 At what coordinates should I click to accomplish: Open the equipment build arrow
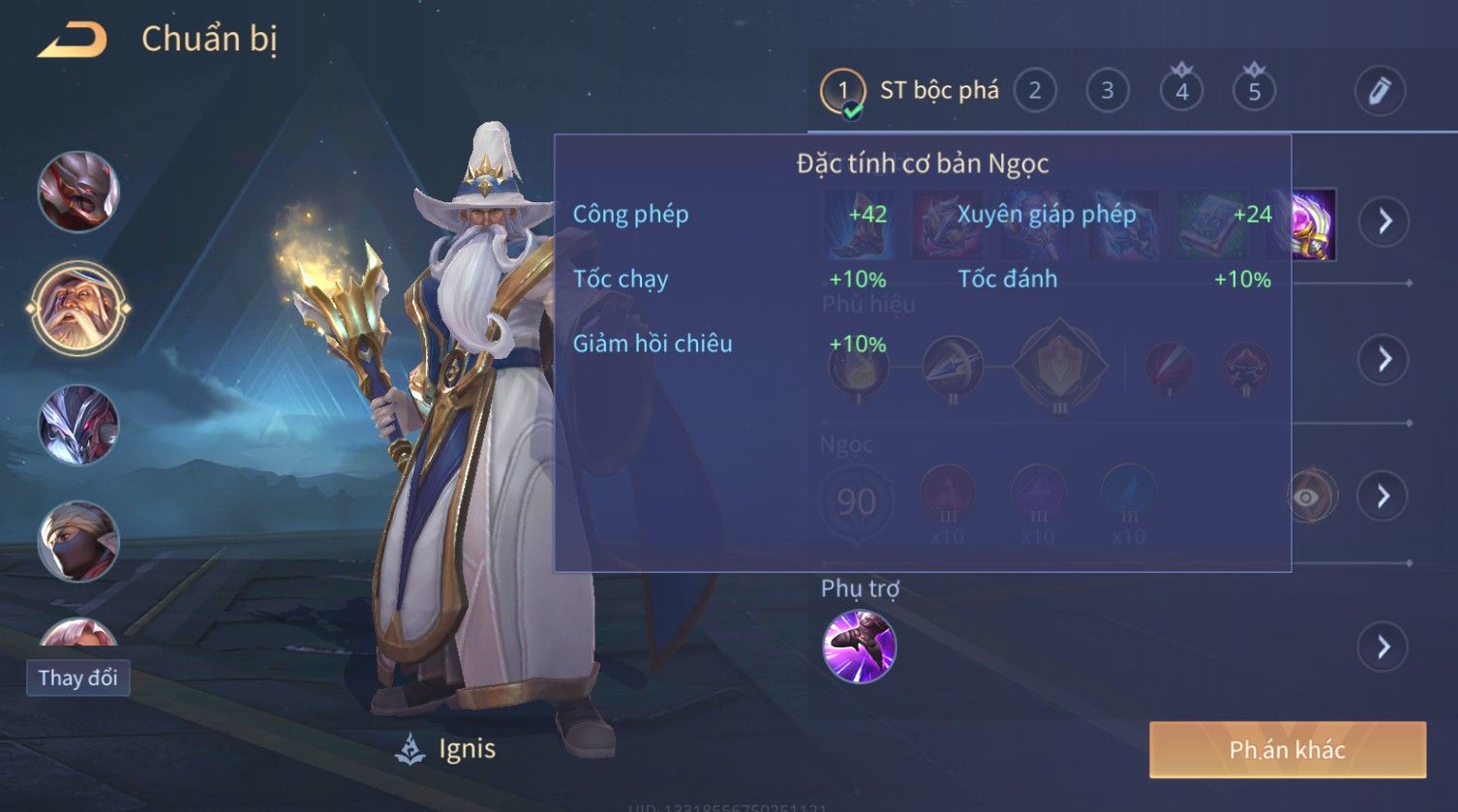[1384, 222]
